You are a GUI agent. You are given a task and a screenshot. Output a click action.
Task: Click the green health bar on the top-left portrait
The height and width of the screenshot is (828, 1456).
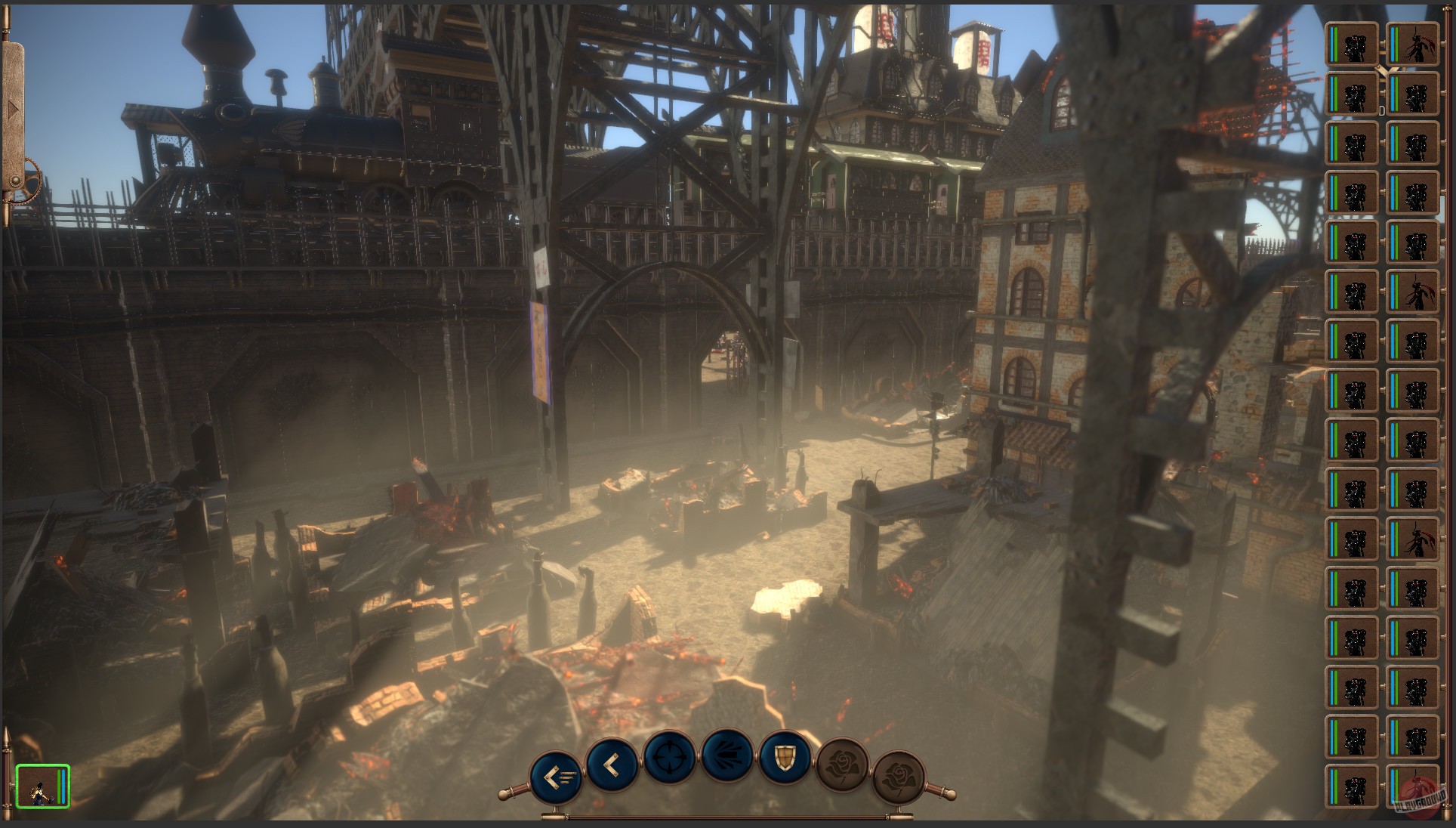pos(1335,44)
